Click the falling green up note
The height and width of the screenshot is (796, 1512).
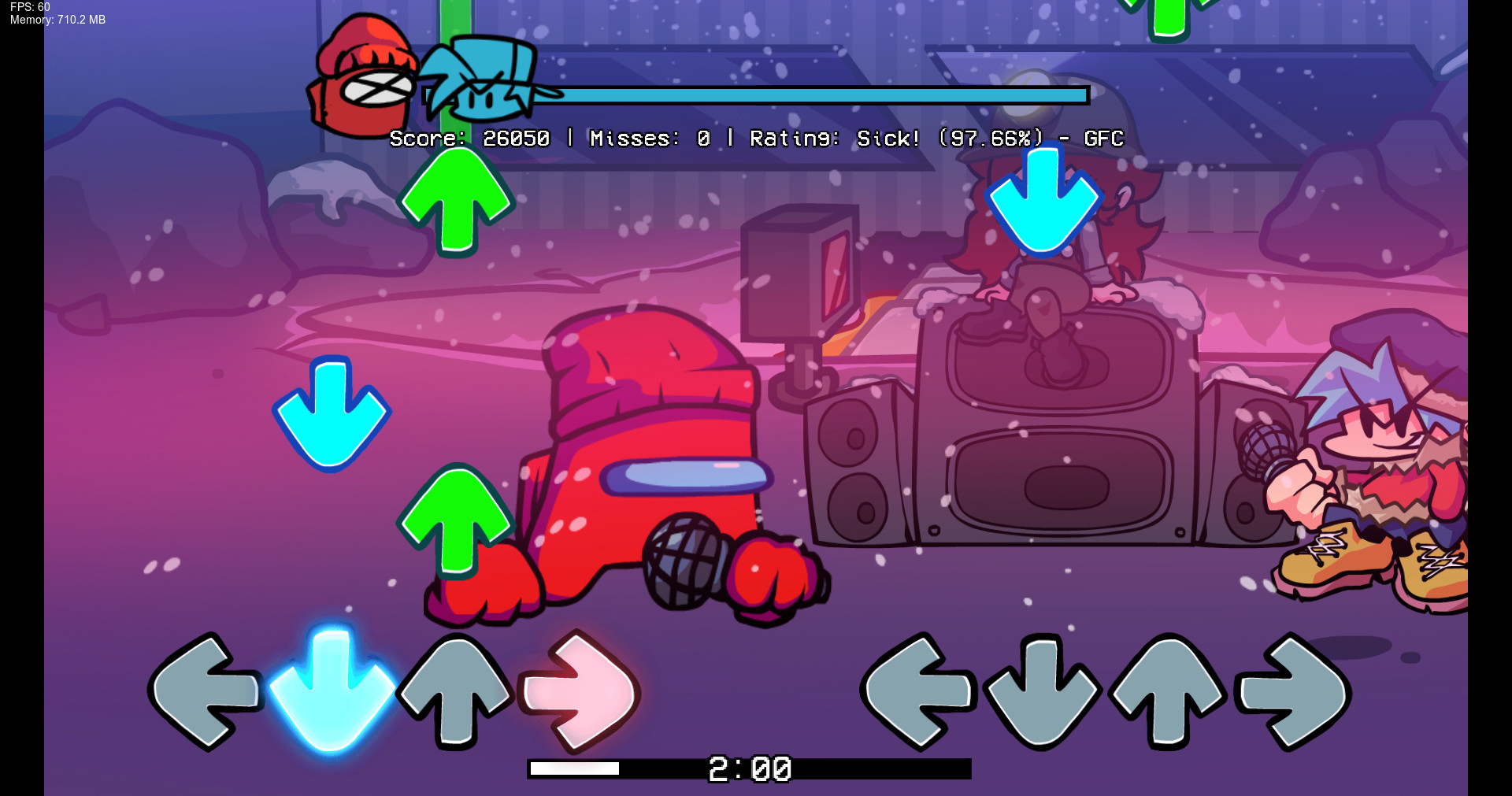[457, 201]
